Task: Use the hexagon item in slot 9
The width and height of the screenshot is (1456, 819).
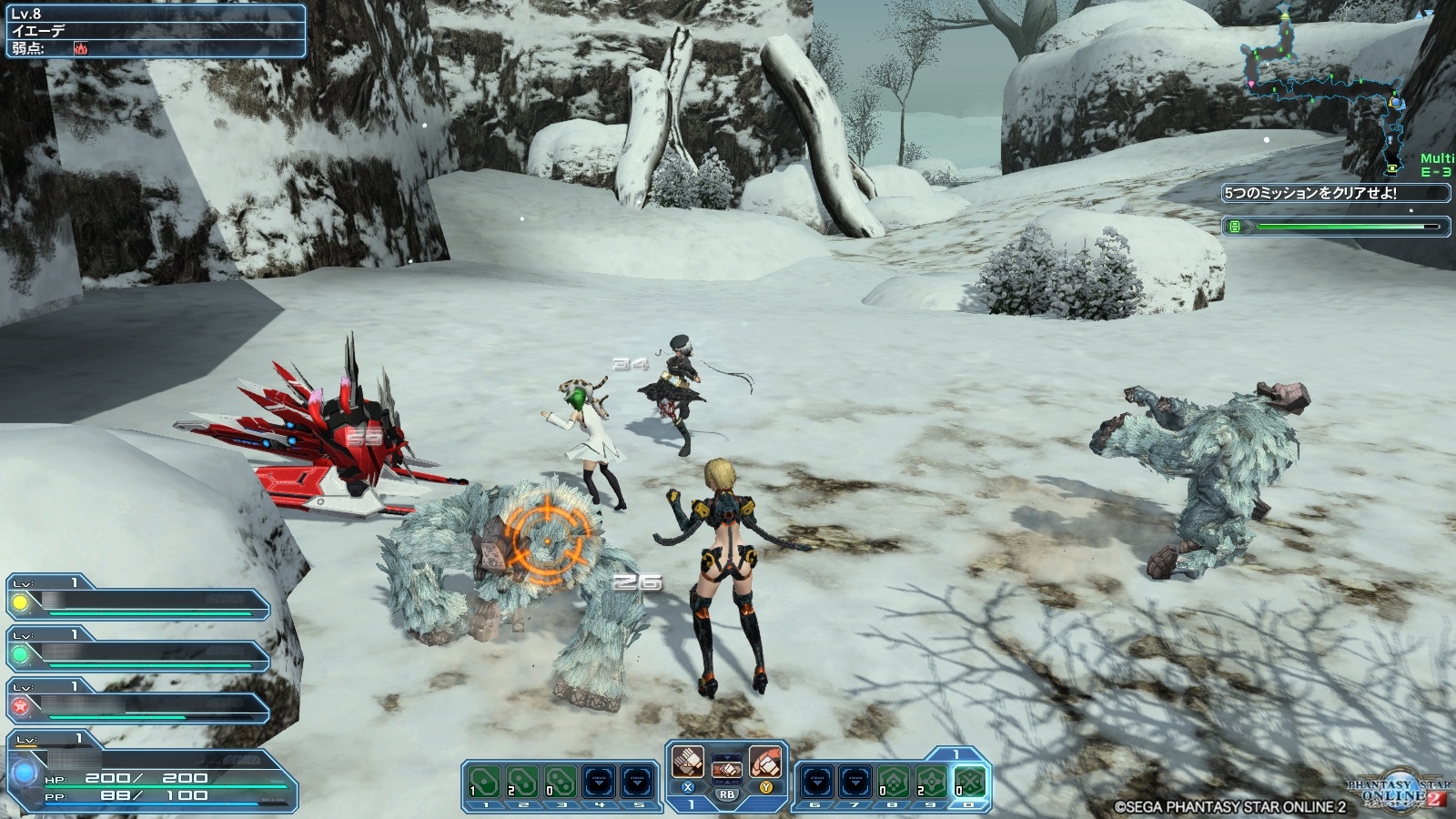Action: click(x=930, y=782)
